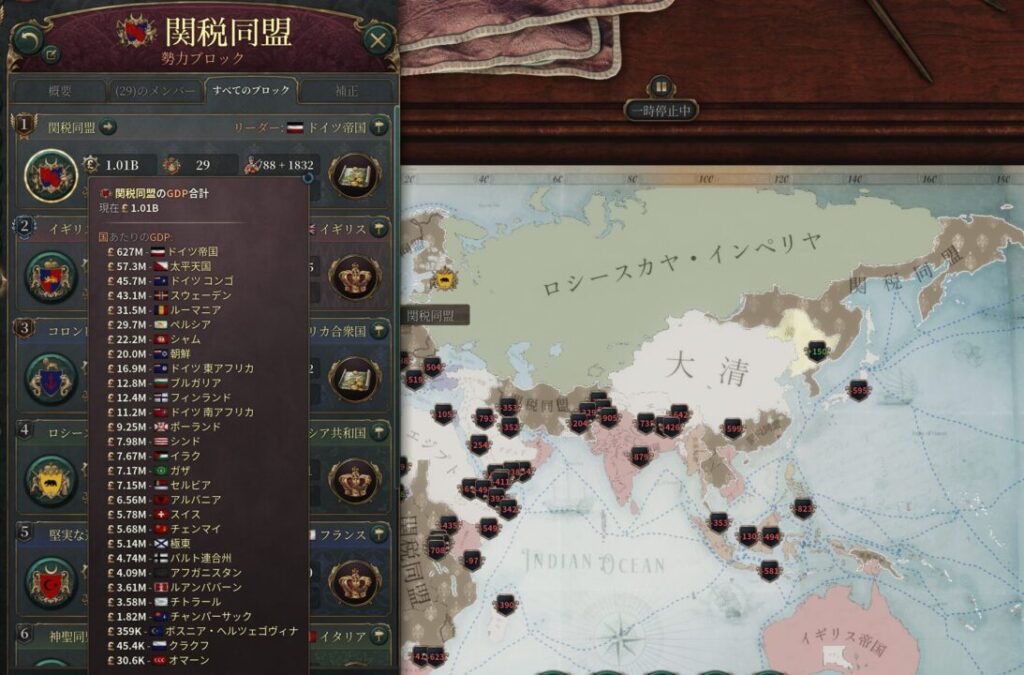Select the crown identity icon in イギリス row

pos(354,277)
